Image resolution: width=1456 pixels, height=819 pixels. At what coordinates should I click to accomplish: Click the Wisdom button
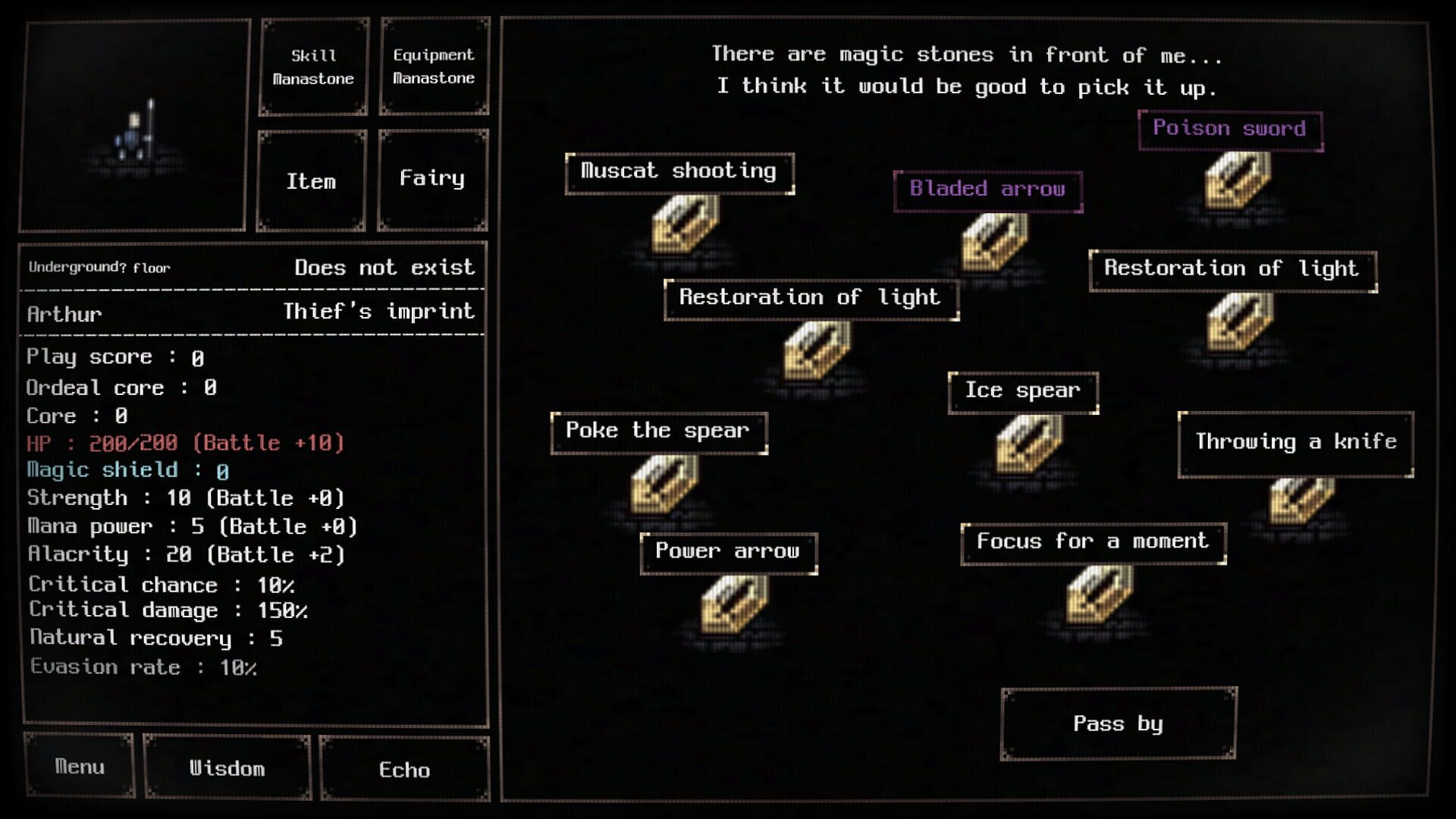point(227,769)
